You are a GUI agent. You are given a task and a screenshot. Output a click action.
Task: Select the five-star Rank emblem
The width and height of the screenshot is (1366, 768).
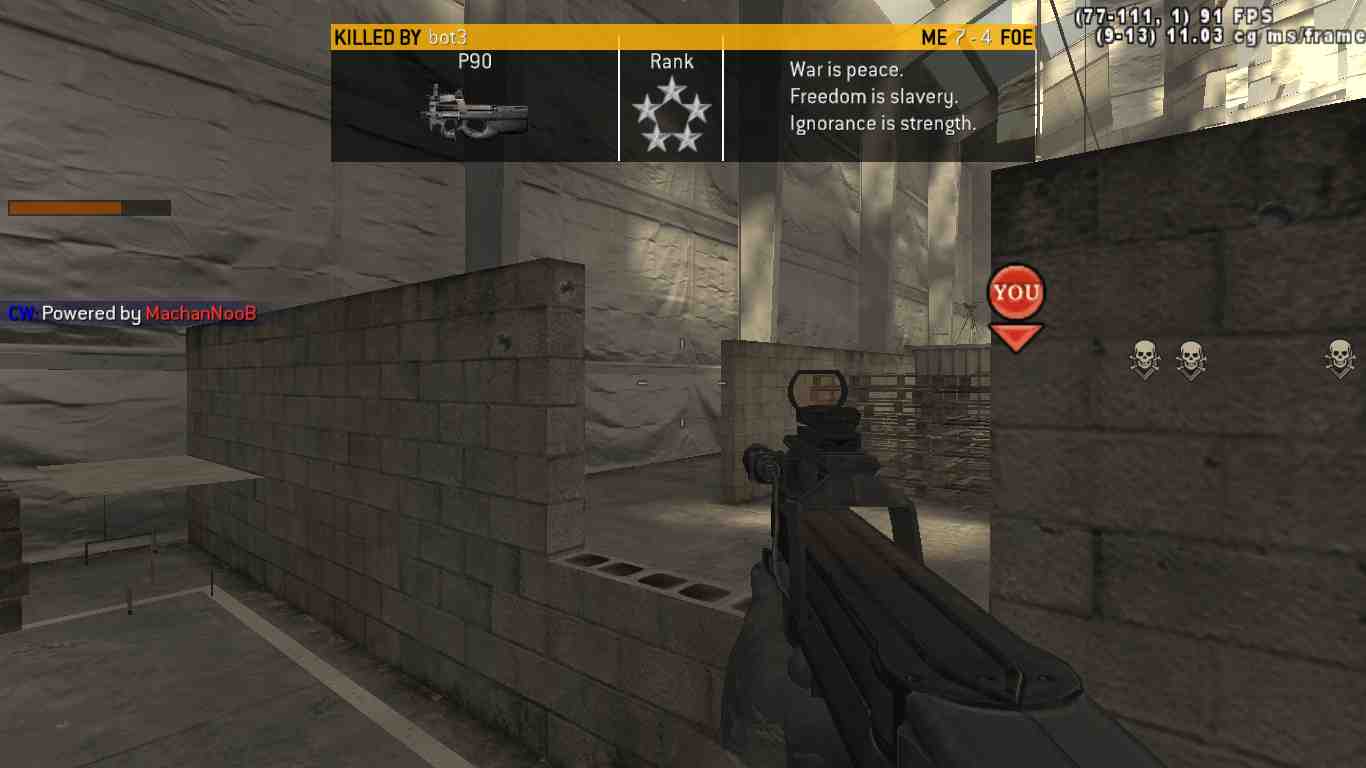point(672,116)
